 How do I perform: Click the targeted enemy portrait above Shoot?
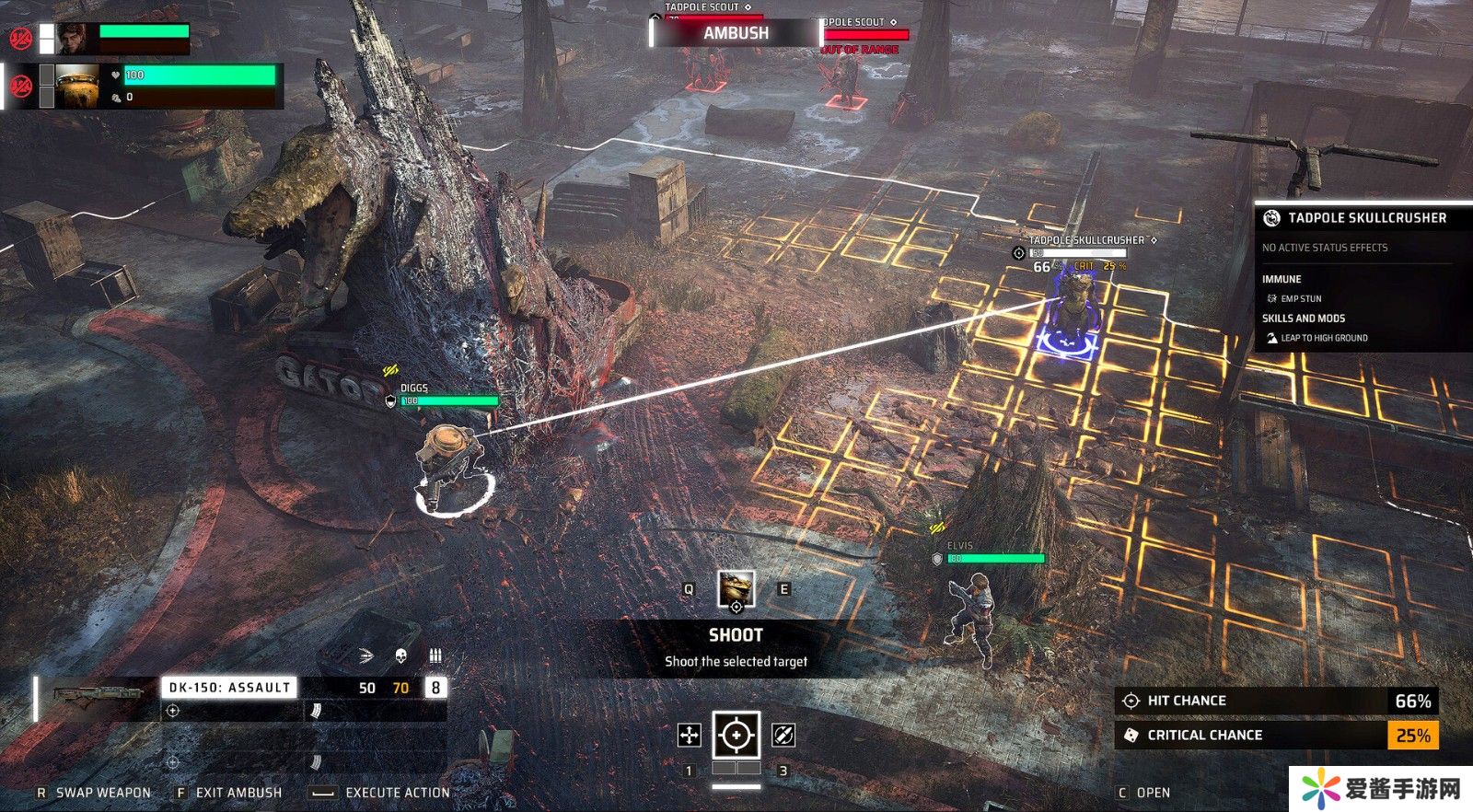tap(736, 589)
